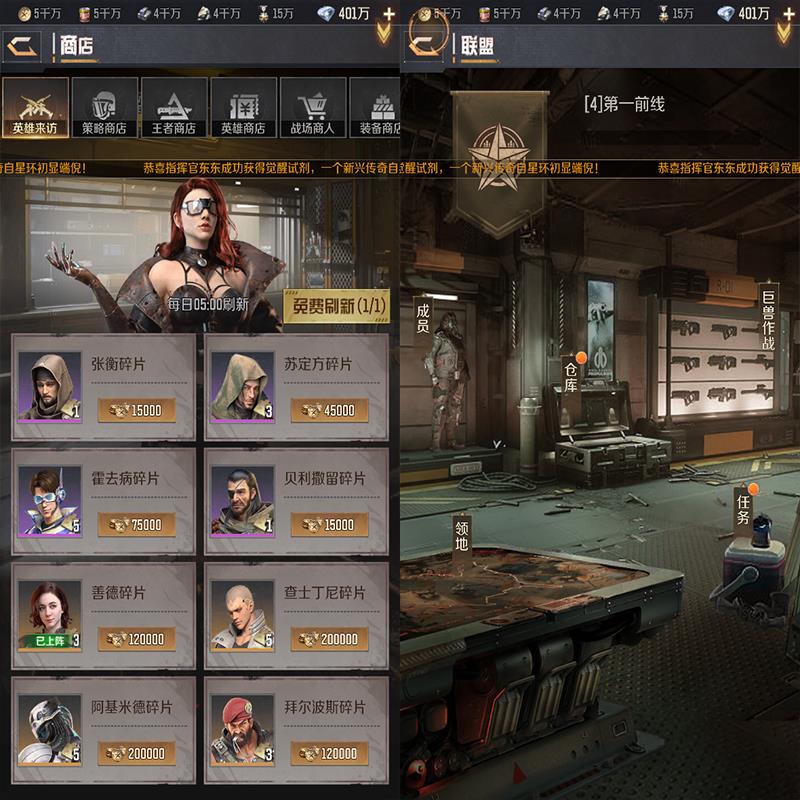Open the 王者商店 tab
Viewport: 800px width, 800px height.
click(x=174, y=108)
